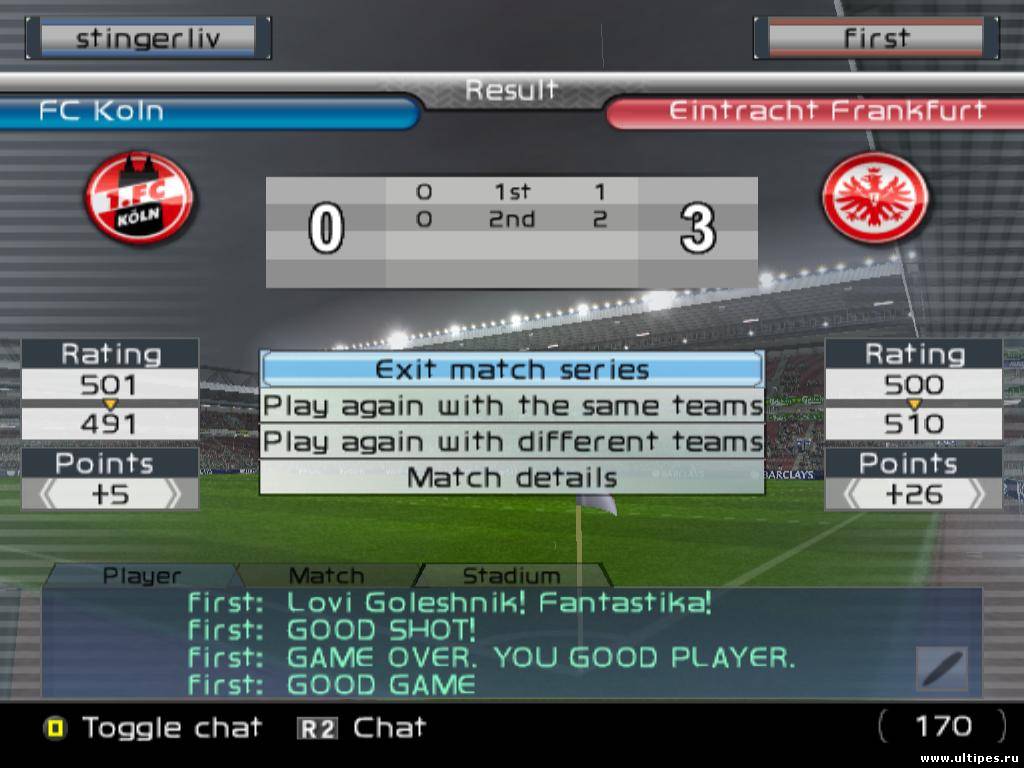Click the pen icon to write chat

click(942, 668)
